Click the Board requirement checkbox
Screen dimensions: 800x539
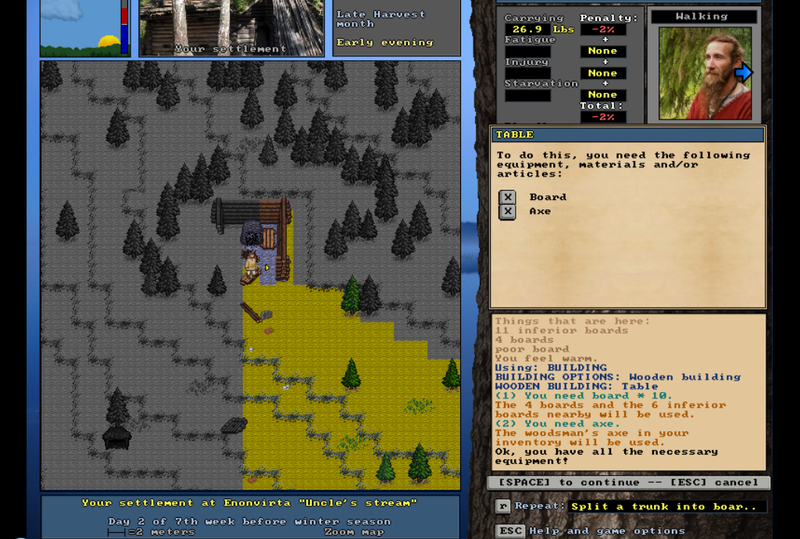507,197
